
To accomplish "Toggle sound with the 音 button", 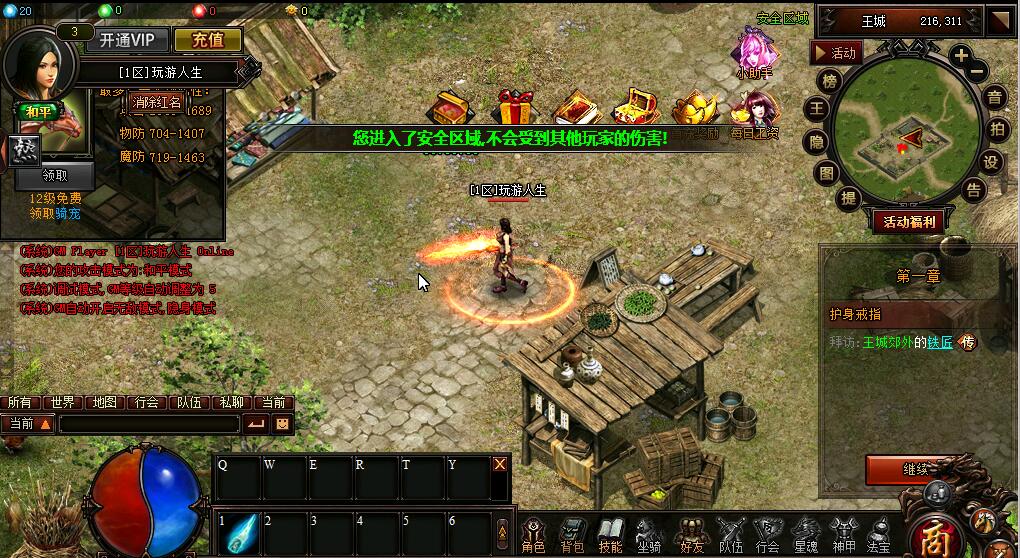I will coord(994,97).
